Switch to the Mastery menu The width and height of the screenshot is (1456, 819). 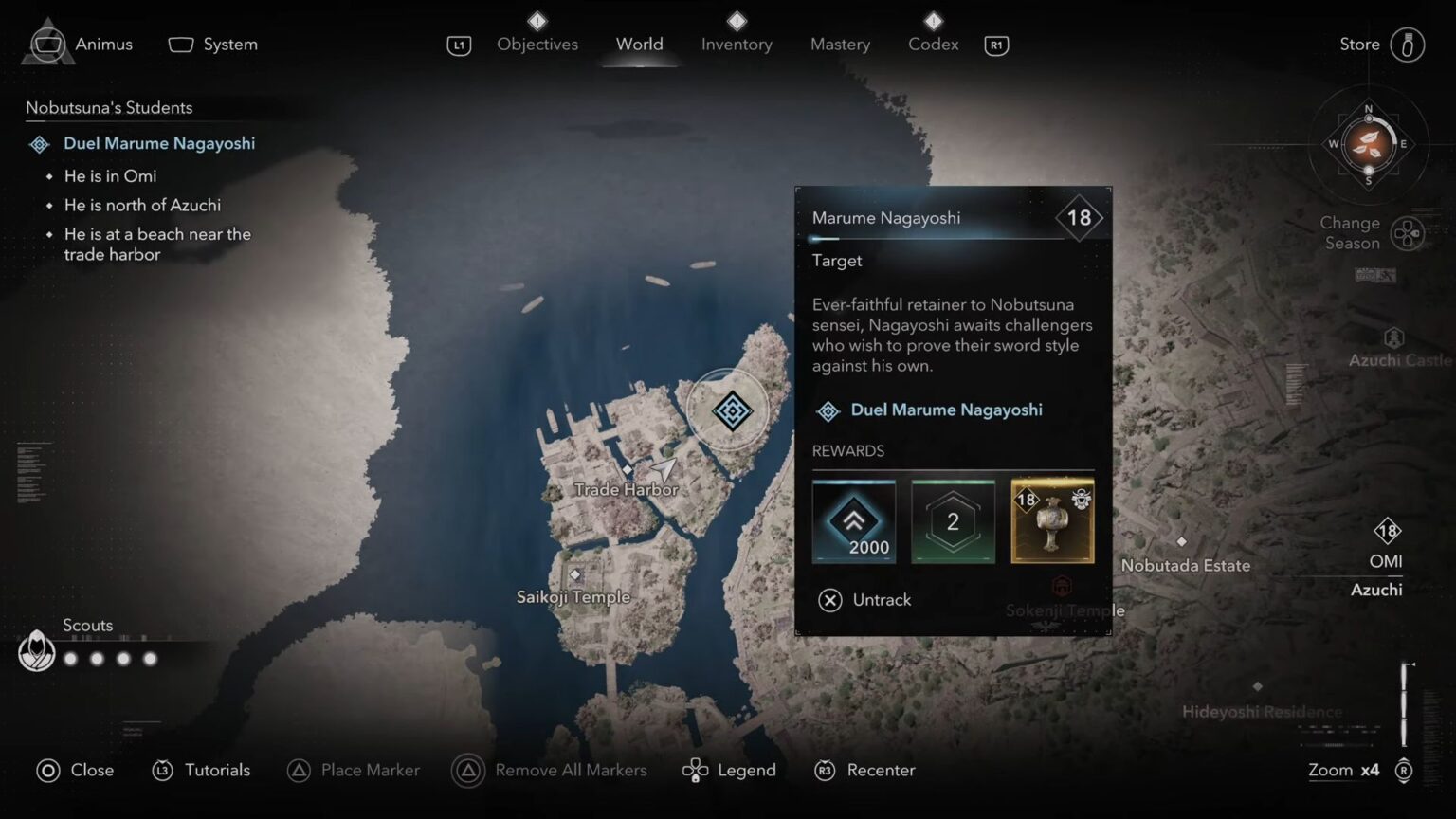click(840, 44)
